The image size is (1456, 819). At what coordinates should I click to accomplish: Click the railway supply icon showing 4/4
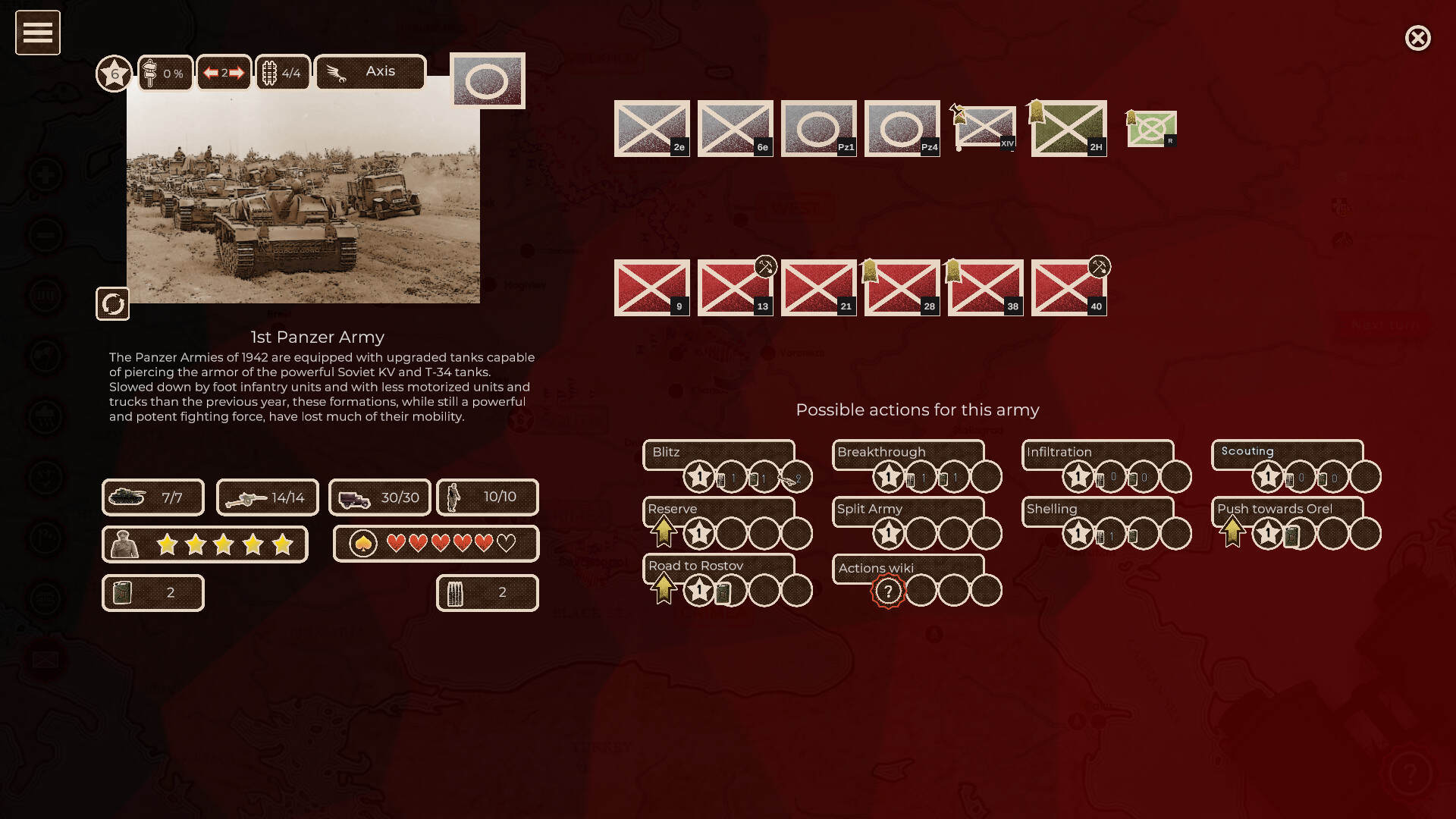click(282, 72)
